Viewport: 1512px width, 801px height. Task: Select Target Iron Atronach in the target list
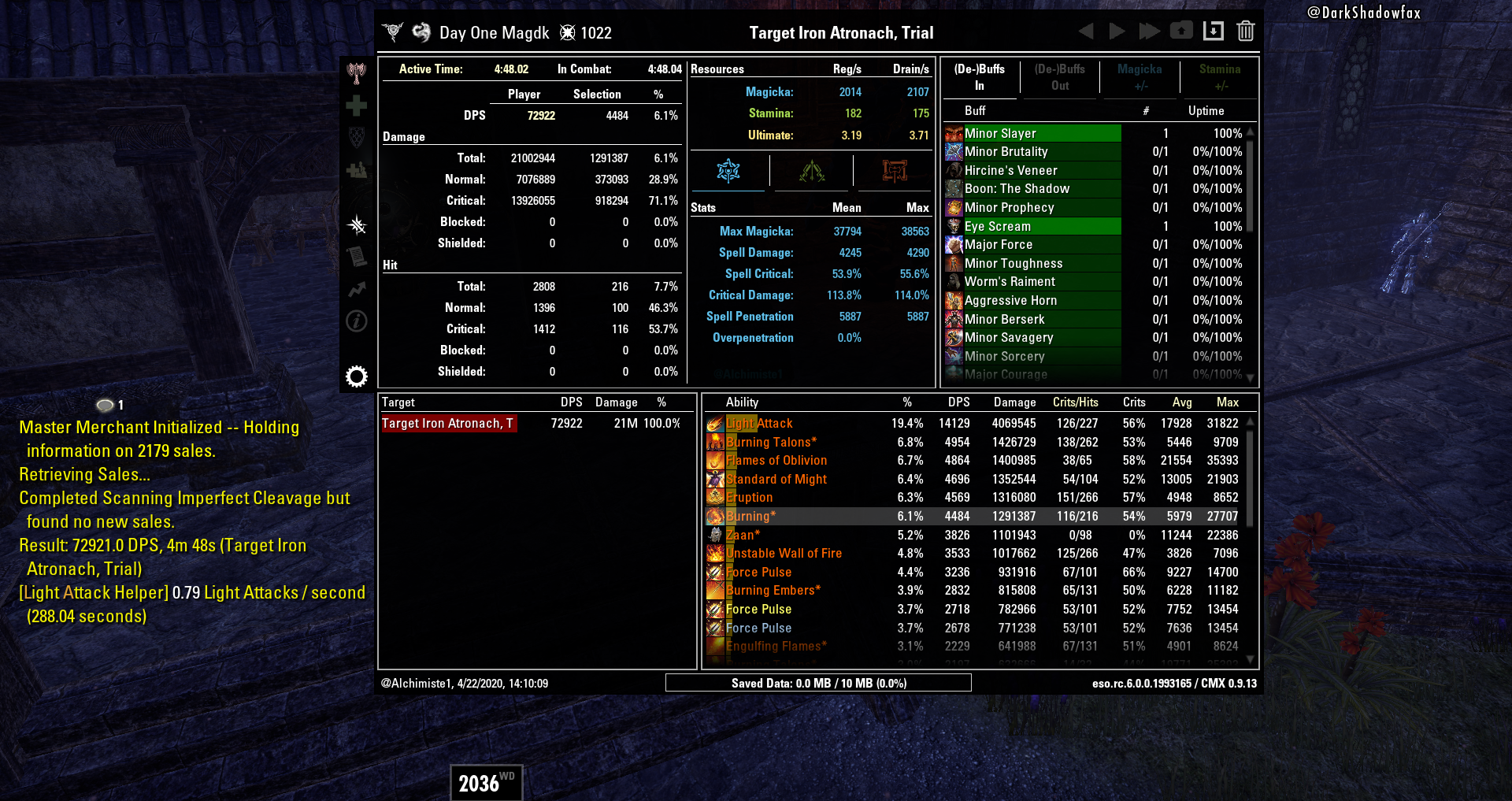(x=449, y=423)
